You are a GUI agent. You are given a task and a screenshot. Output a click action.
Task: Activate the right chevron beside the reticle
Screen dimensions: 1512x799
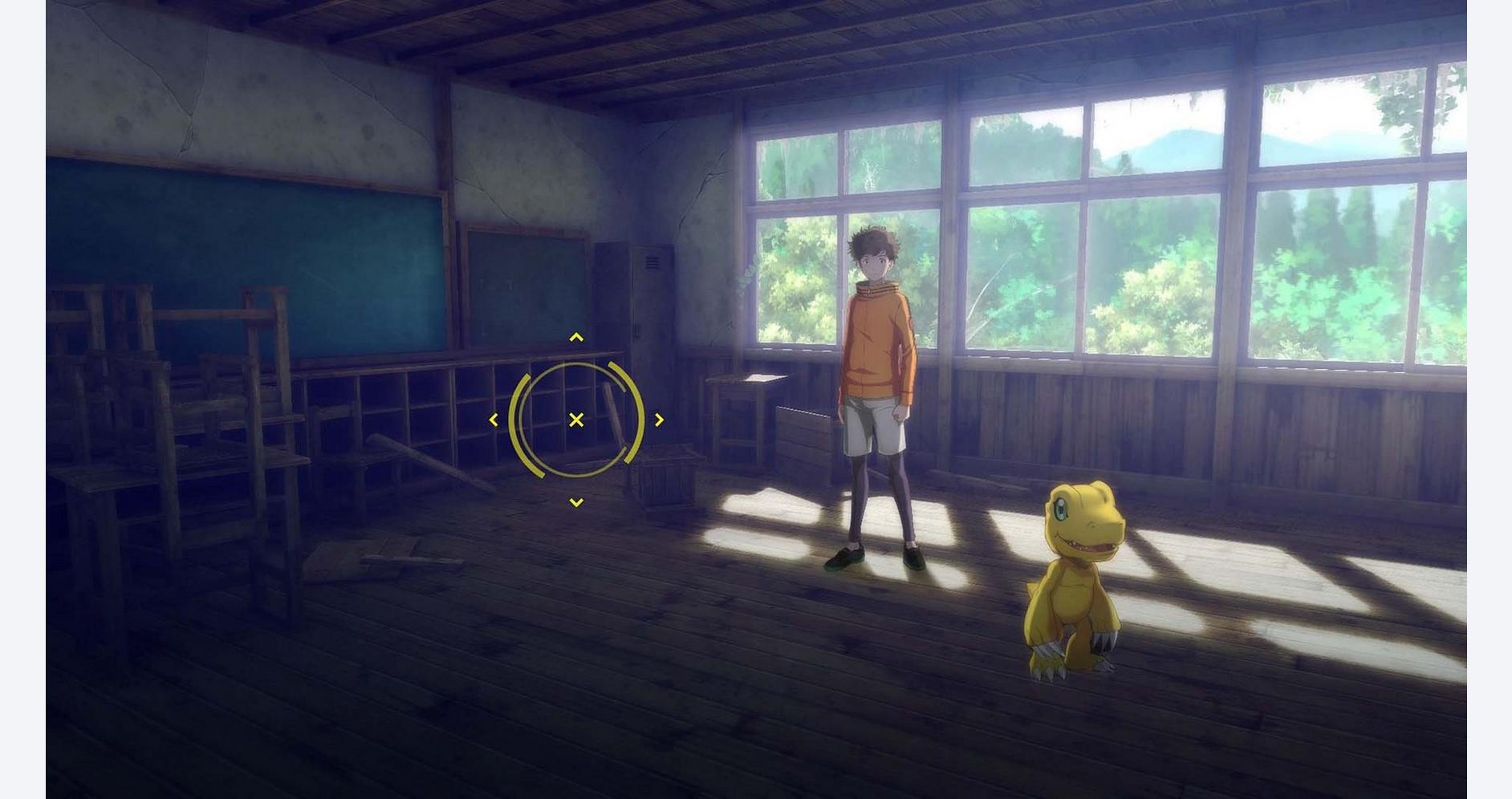click(659, 420)
